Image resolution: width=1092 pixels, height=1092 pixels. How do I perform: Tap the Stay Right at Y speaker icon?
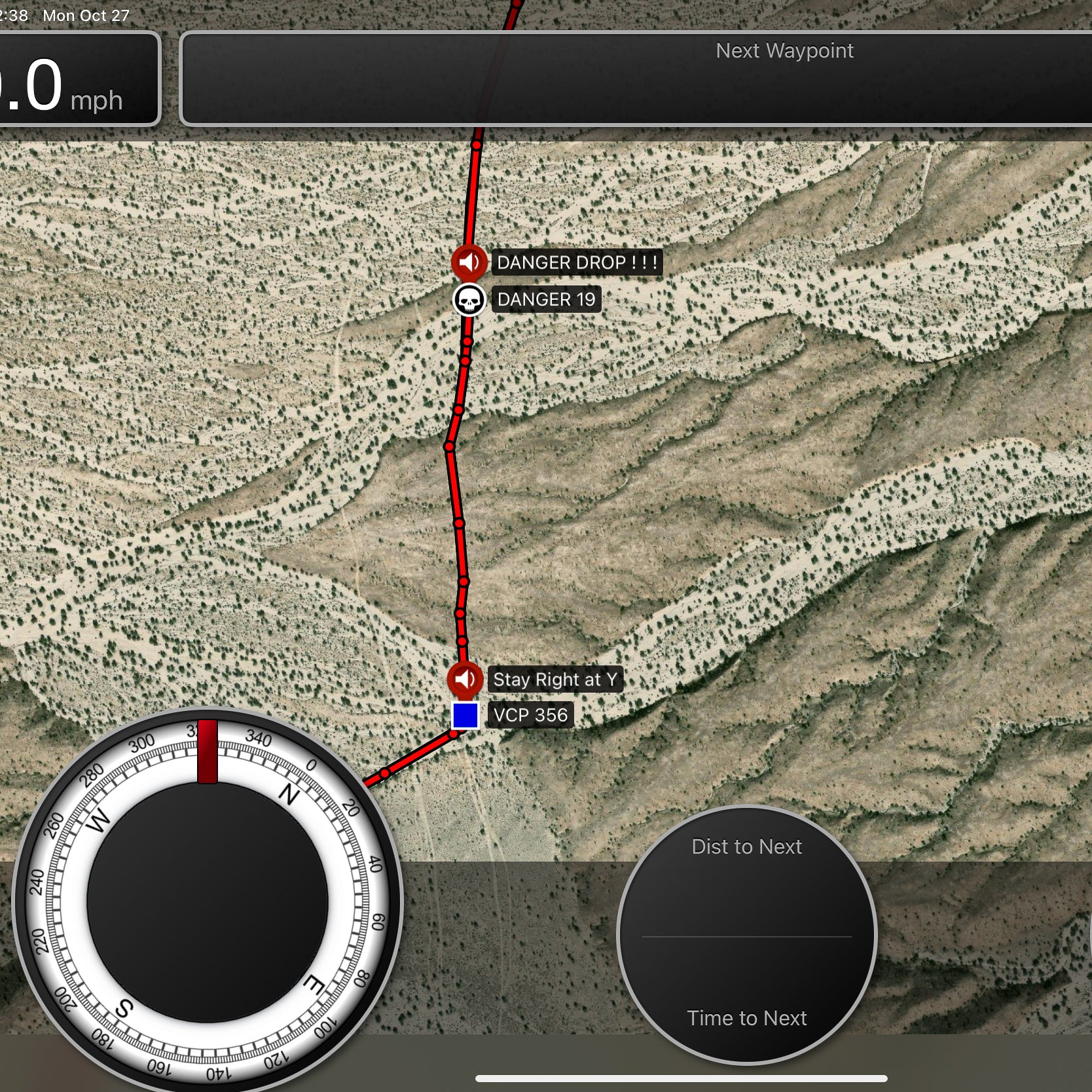pos(465,680)
